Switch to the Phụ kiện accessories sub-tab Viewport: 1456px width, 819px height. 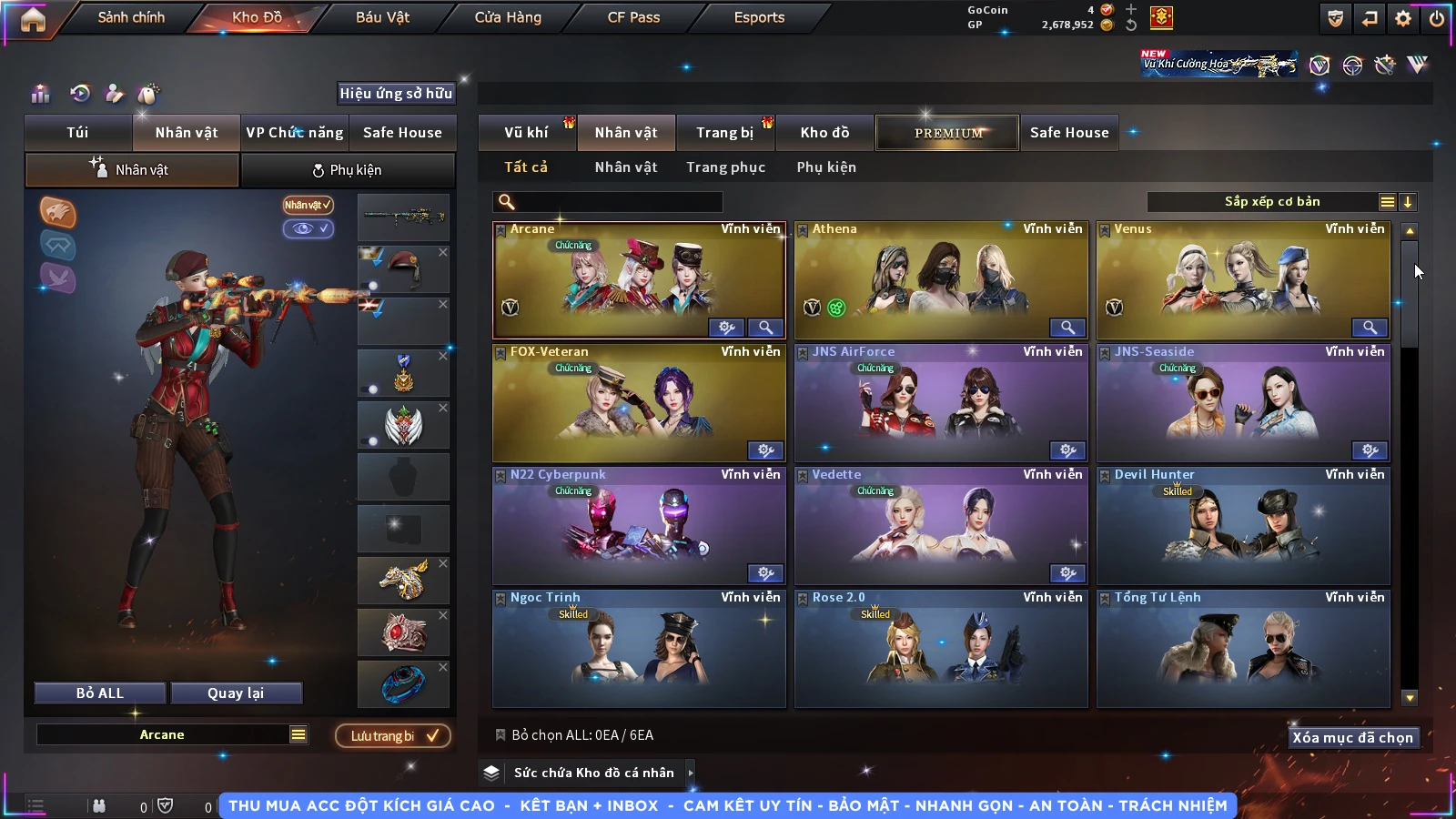pos(348,170)
